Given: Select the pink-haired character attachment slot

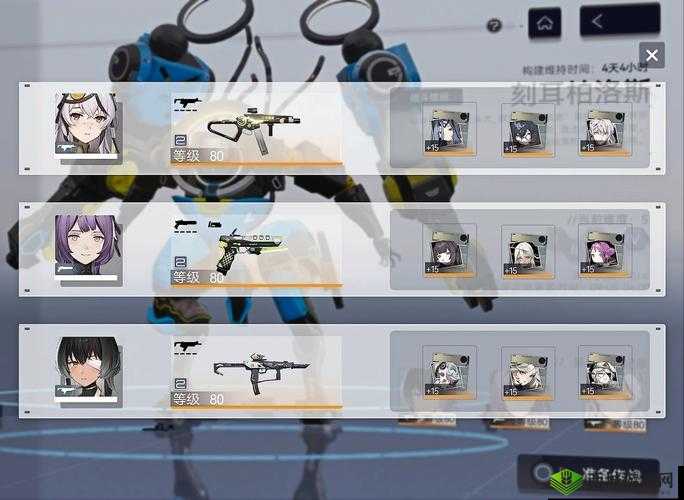Looking at the screenshot, I should click(604, 248).
